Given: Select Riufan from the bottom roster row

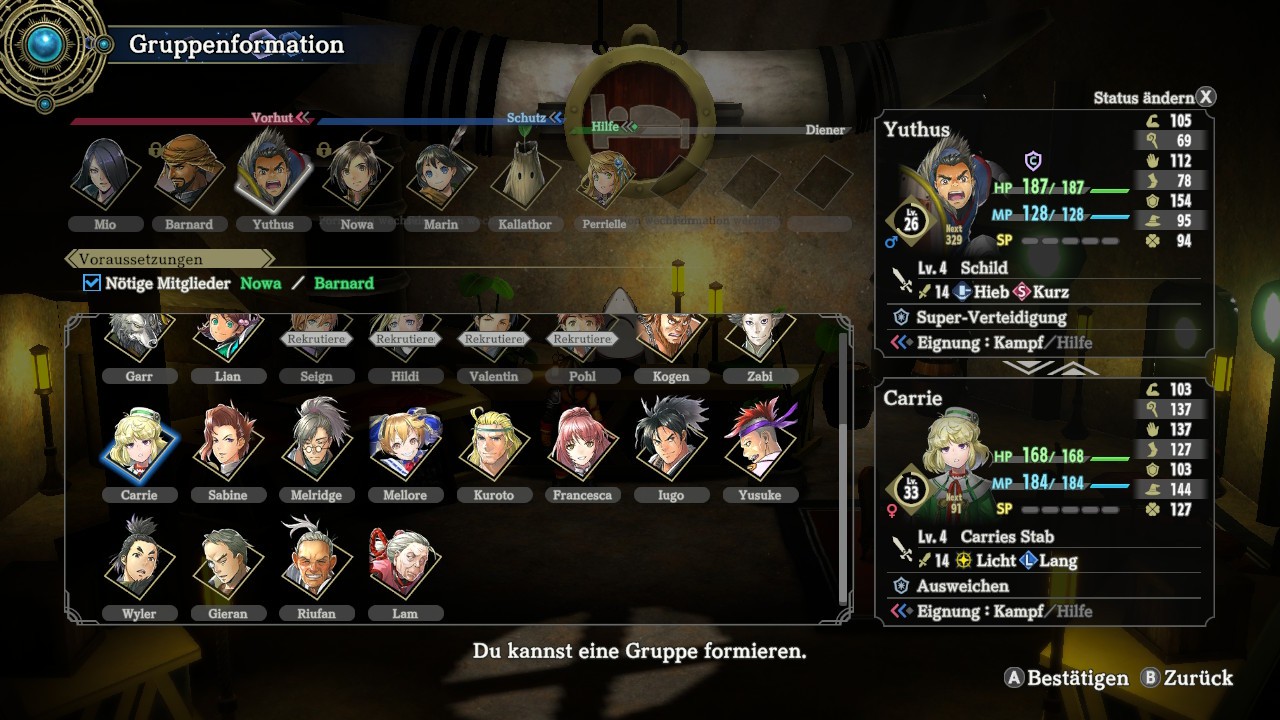Looking at the screenshot, I should click(x=316, y=564).
